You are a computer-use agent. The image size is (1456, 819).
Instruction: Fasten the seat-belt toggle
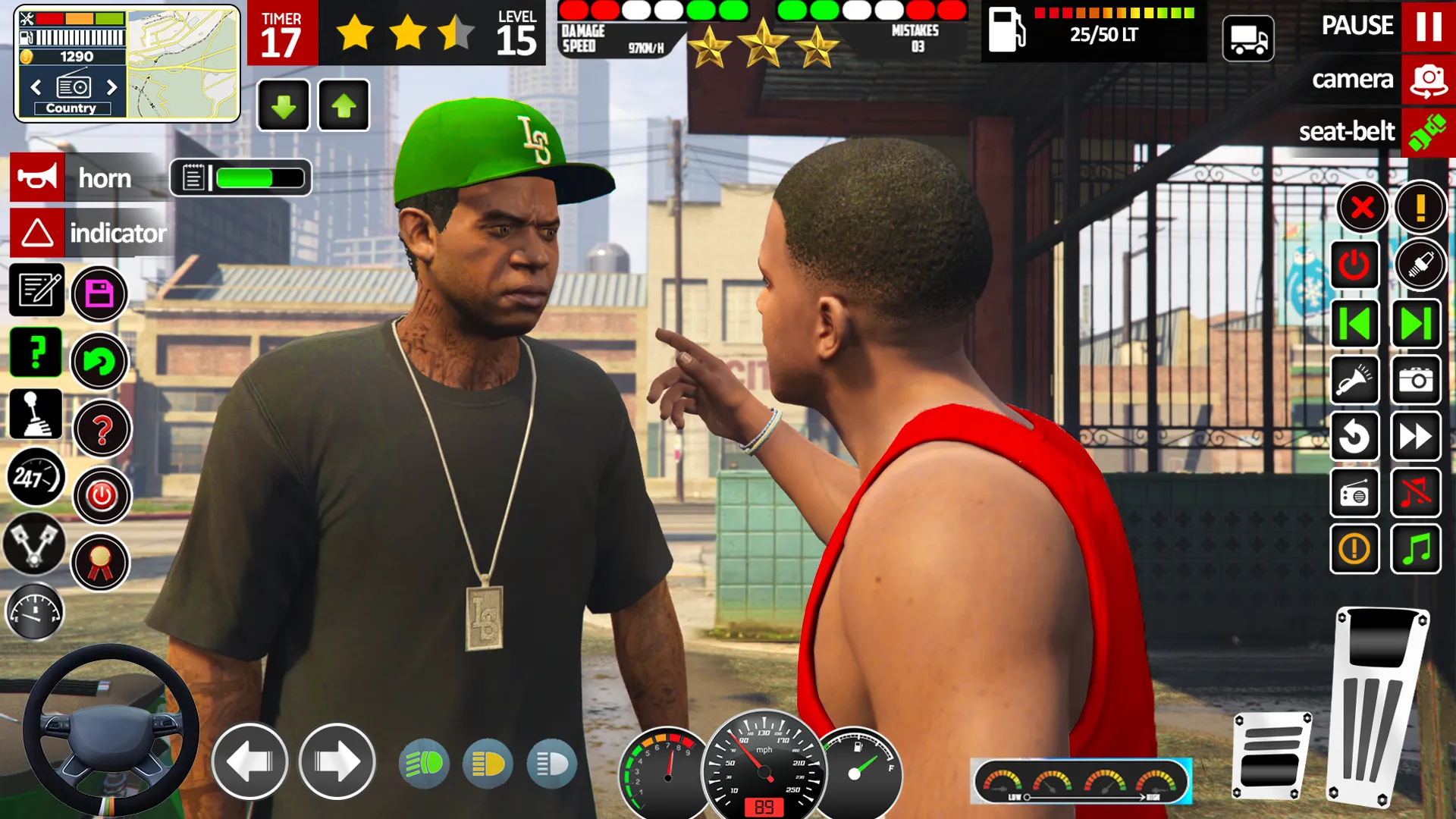(x=1429, y=132)
